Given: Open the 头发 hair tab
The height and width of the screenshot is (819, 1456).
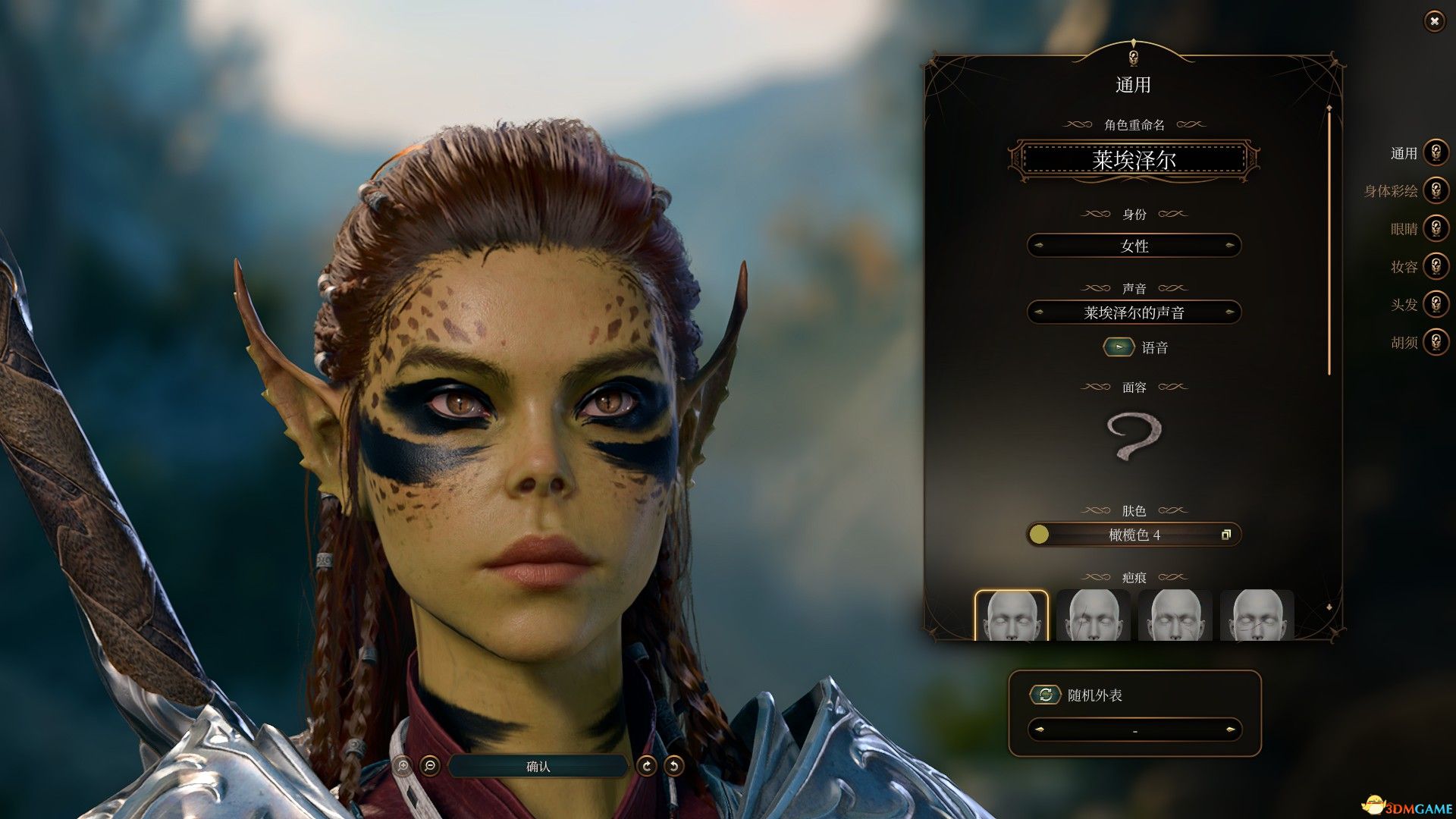Looking at the screenshot, I should [x=1435, y=304].
